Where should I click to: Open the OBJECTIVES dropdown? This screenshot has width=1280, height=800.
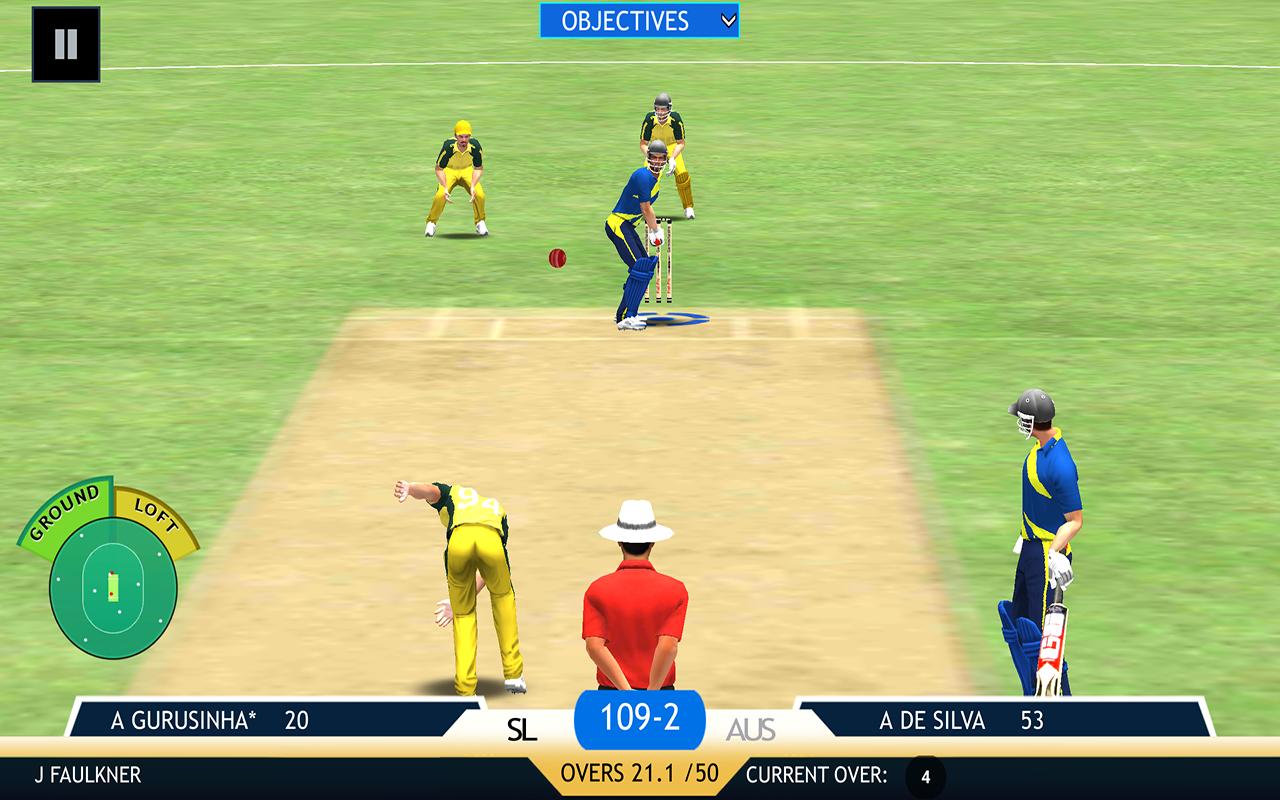pyautogui.click(x=625, y=20)
